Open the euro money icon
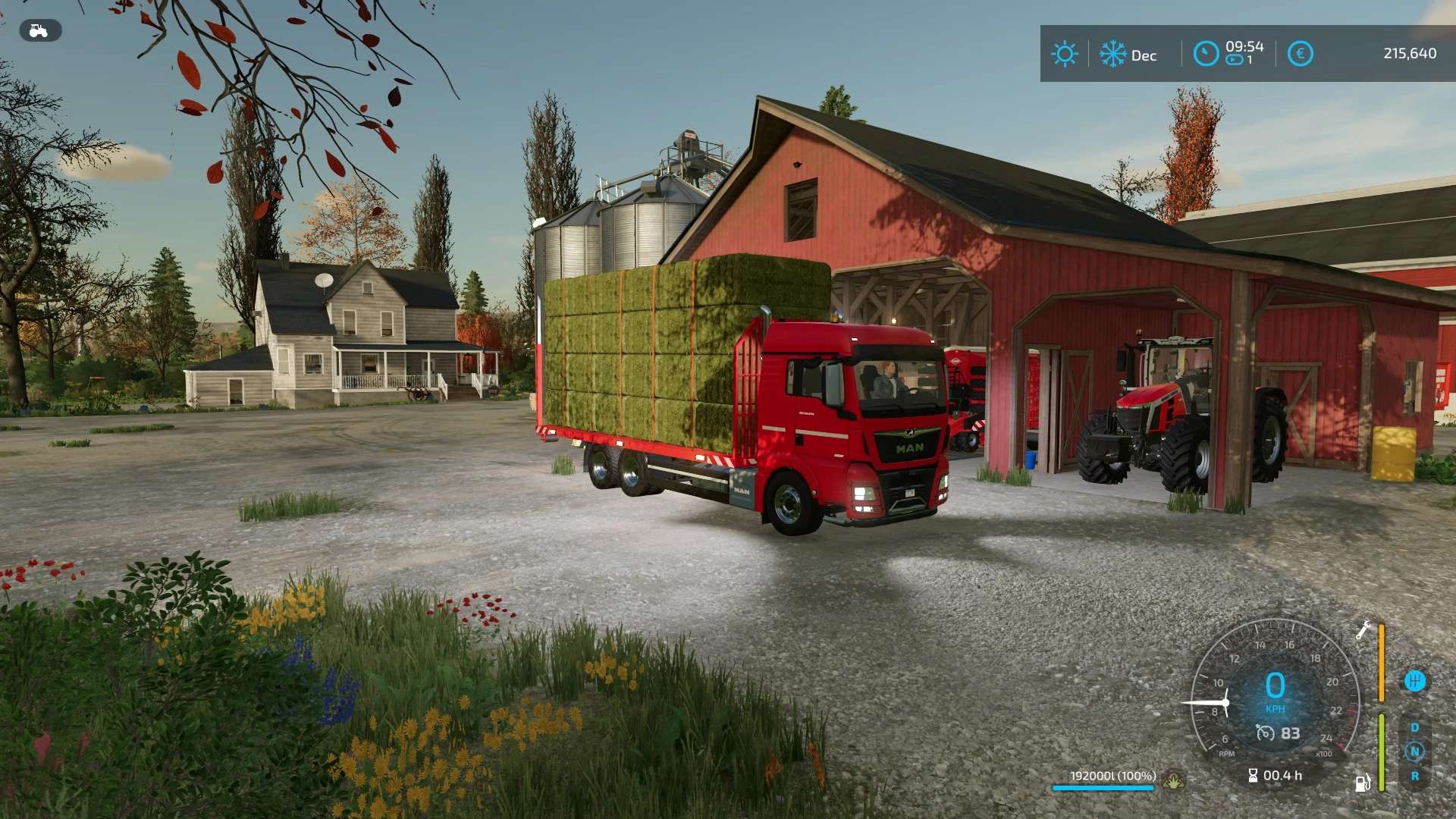The width and height of the screenshot is (1456, 819). pyautogui.click(x=1300, y=54)
